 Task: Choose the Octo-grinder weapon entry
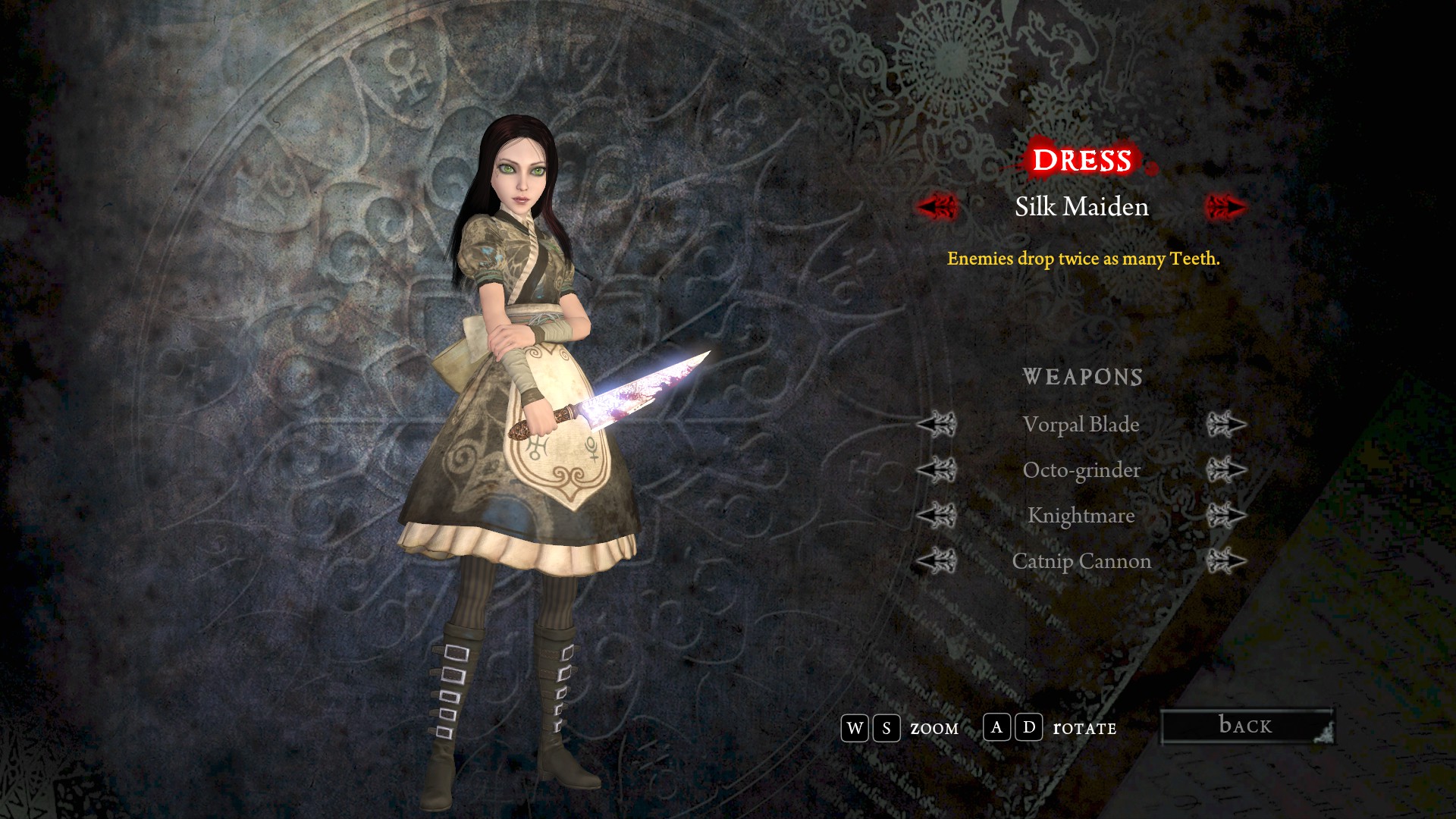(x=1081, y=470)
